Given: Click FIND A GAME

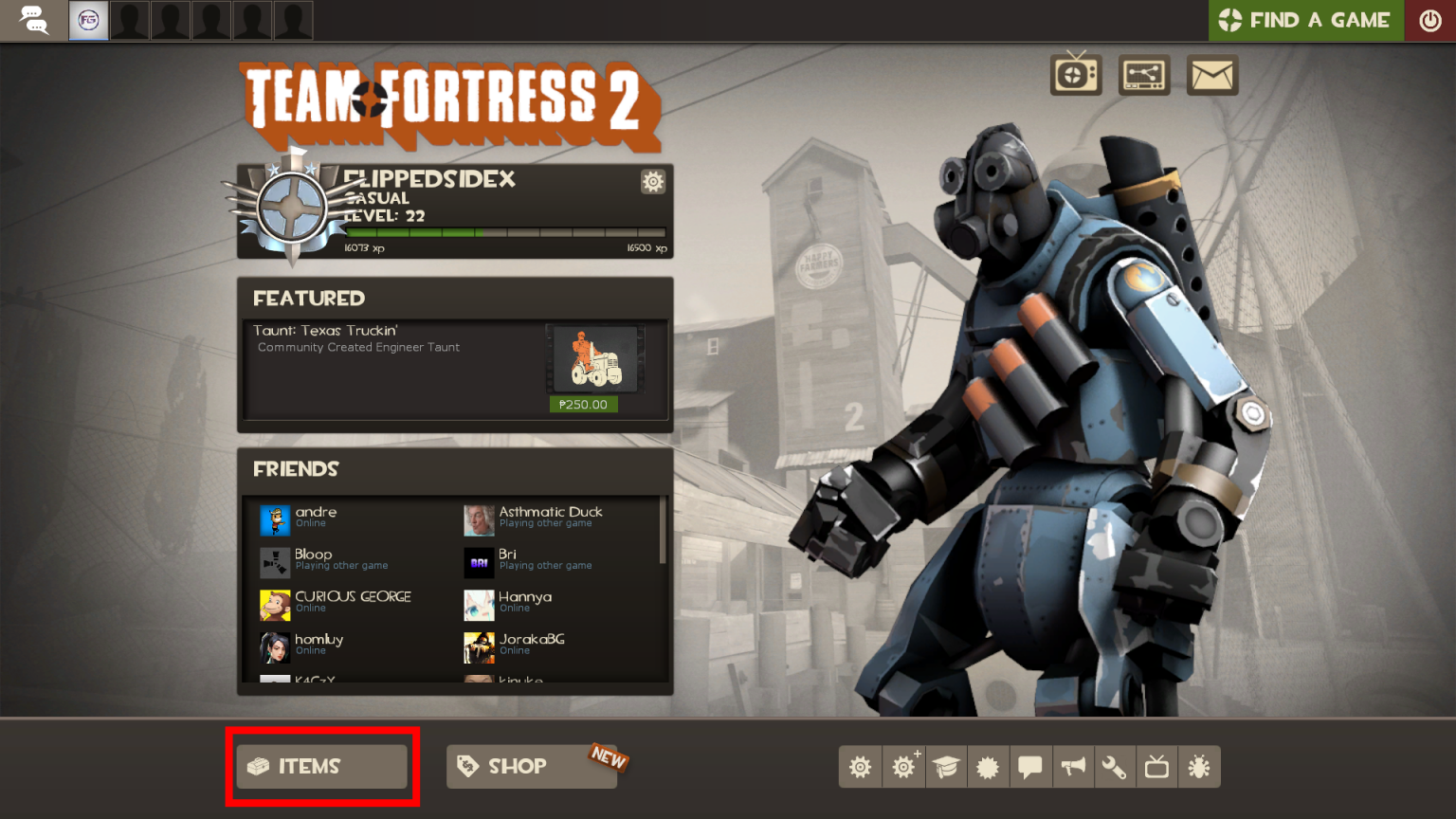Looking at the screenshot, I should click(x=1305, y=20).
